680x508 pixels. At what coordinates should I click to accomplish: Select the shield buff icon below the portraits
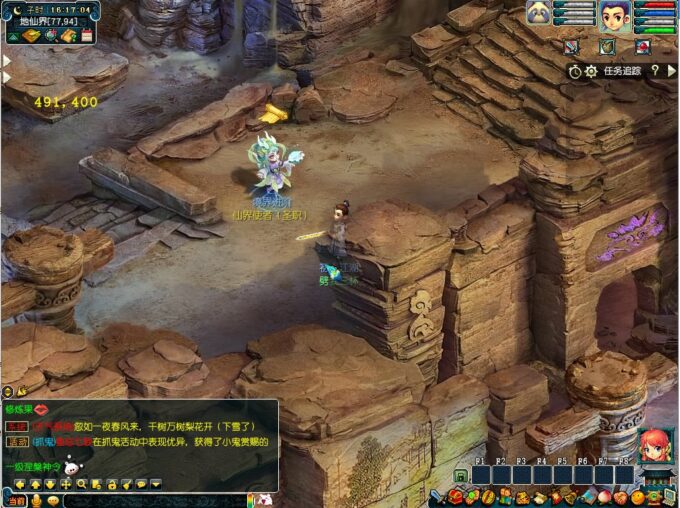click(606, 46)
